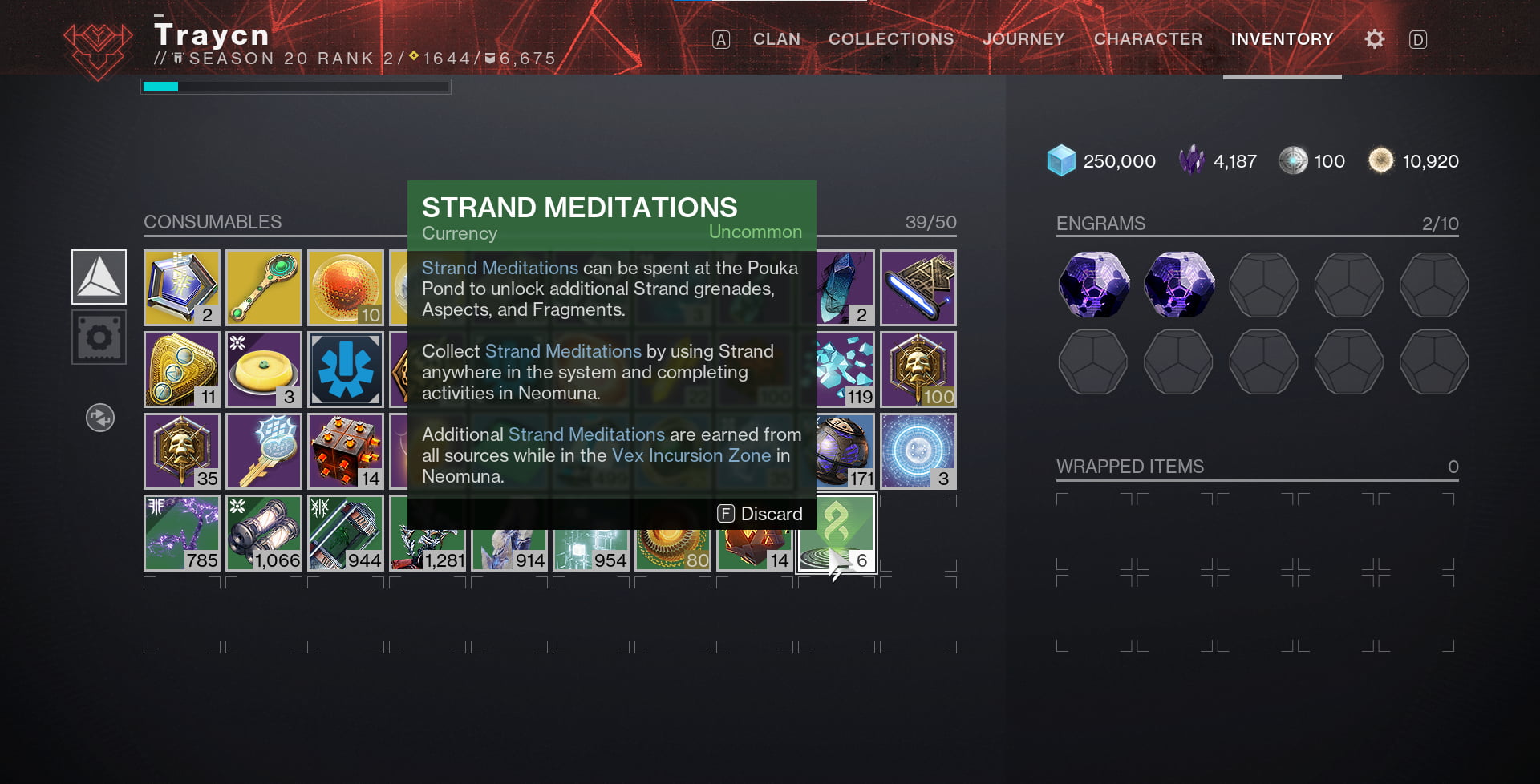Open the Mods inventory icon below Consumables

(x=99, y=337)
